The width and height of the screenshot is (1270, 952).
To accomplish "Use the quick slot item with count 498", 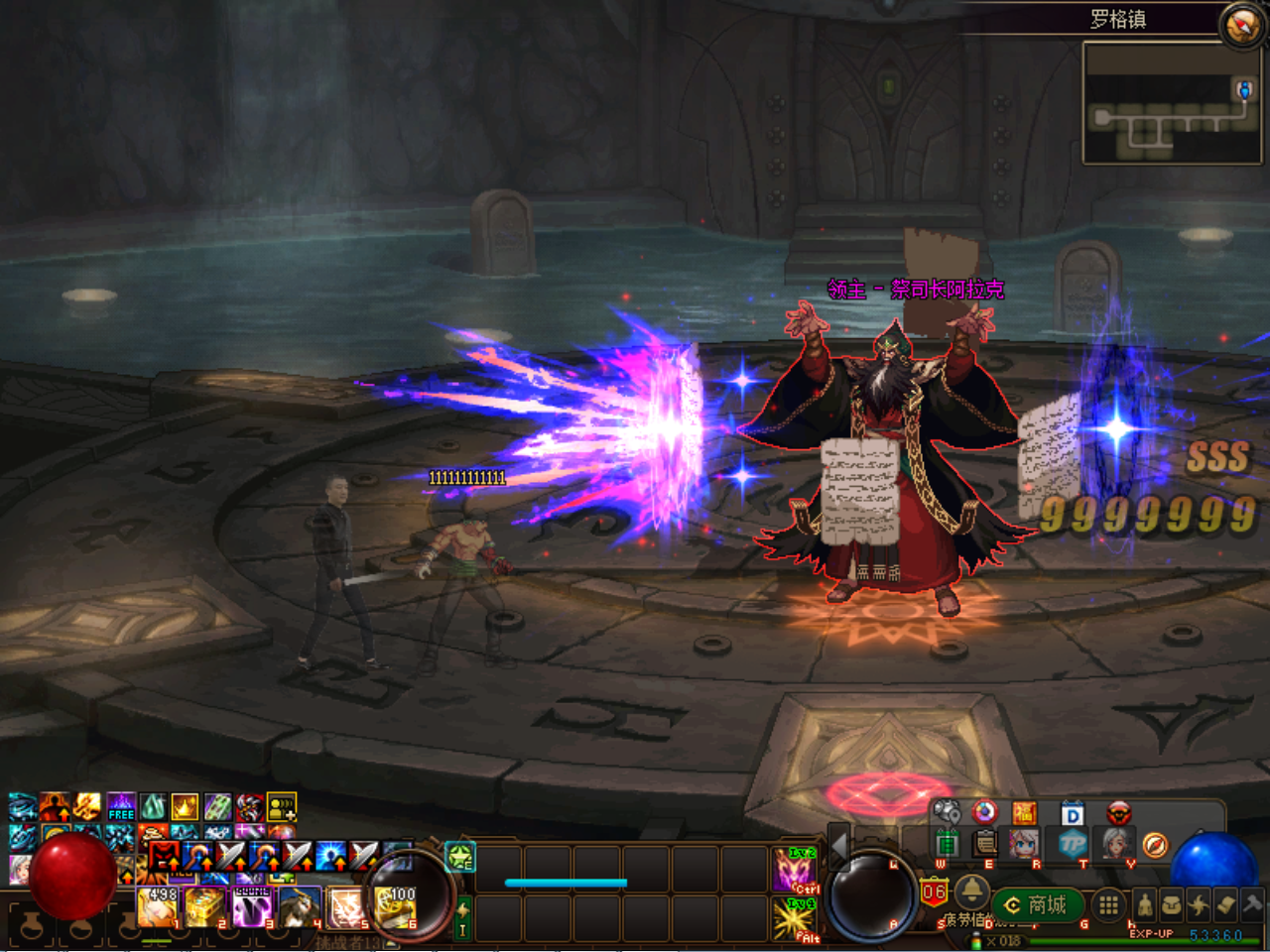I will click(158, 906).
